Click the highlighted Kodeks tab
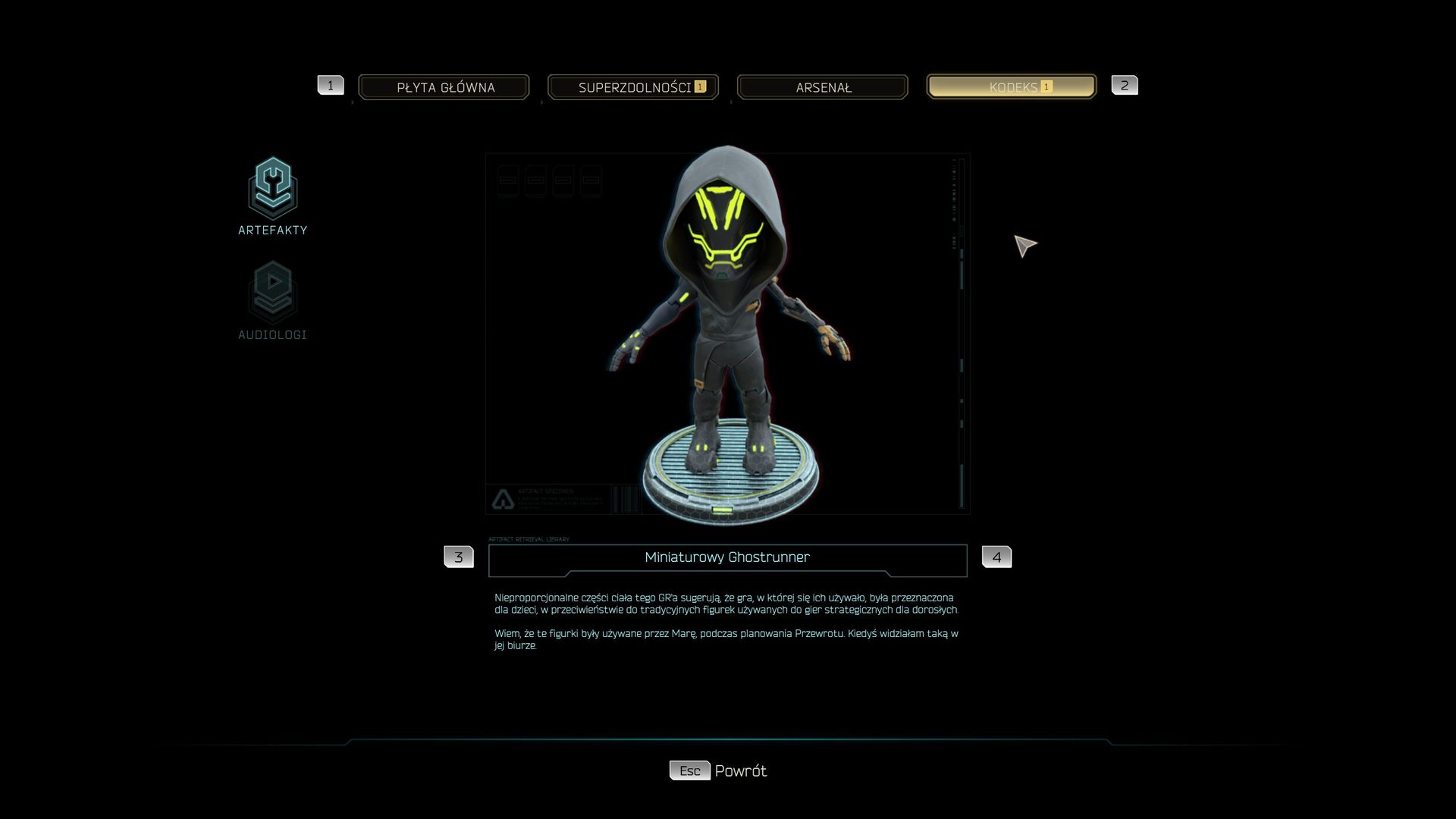This screenshot has height=819, width=1456. coord(1012,87)
